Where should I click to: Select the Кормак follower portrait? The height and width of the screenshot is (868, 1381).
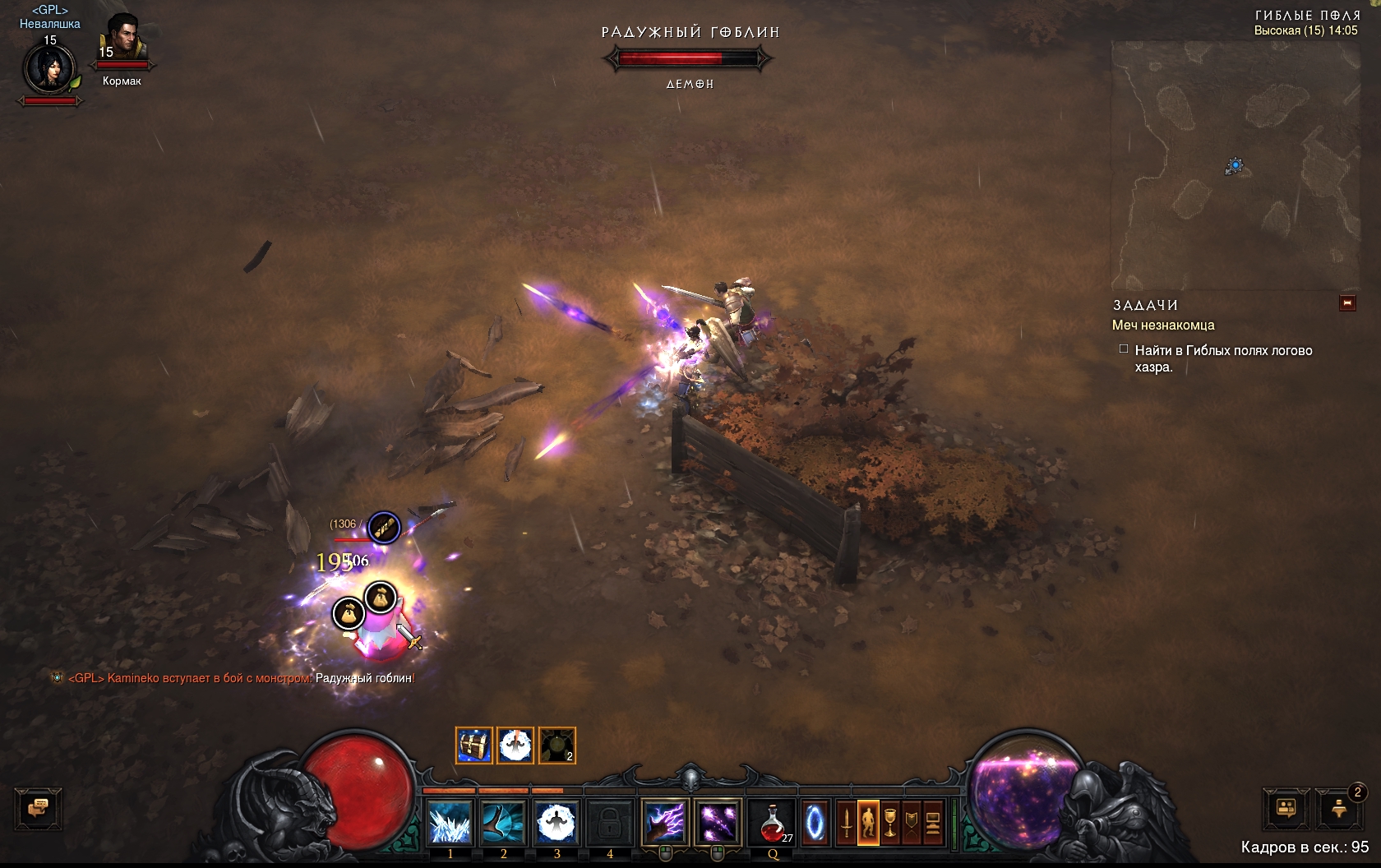pyautogui.click(x=122, y=39)
